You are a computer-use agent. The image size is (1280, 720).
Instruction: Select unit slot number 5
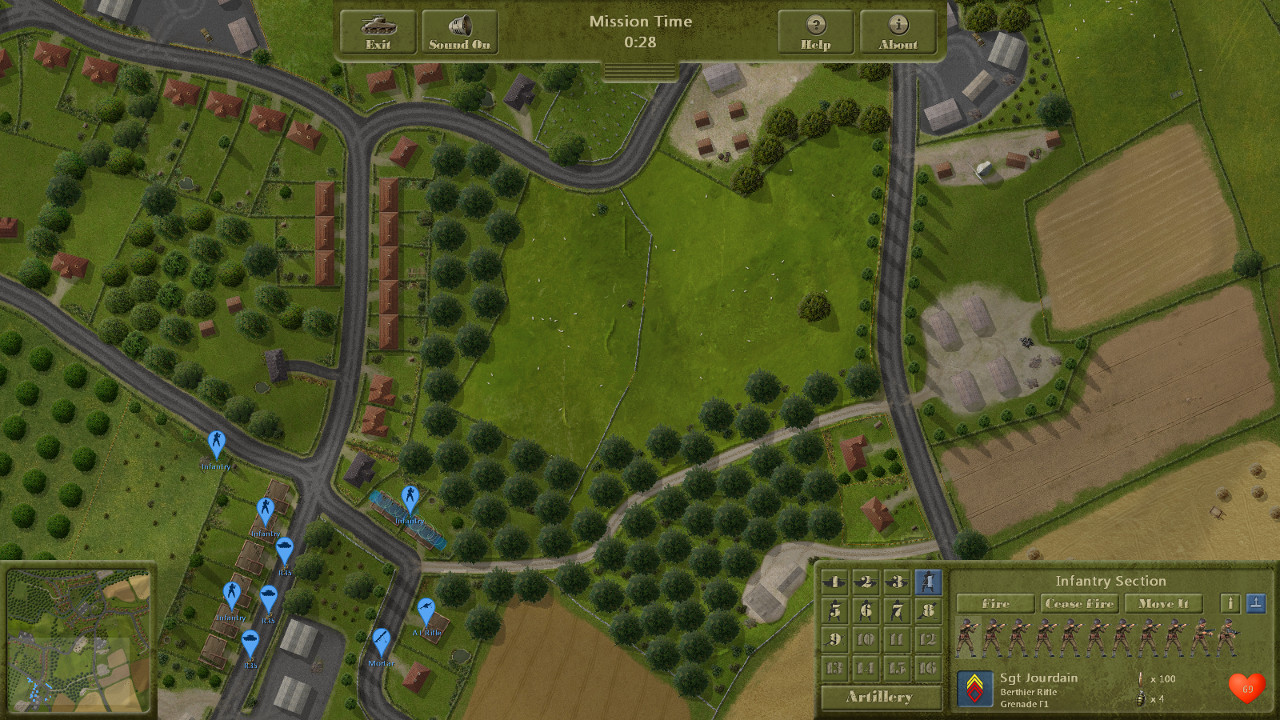[834, 610]
